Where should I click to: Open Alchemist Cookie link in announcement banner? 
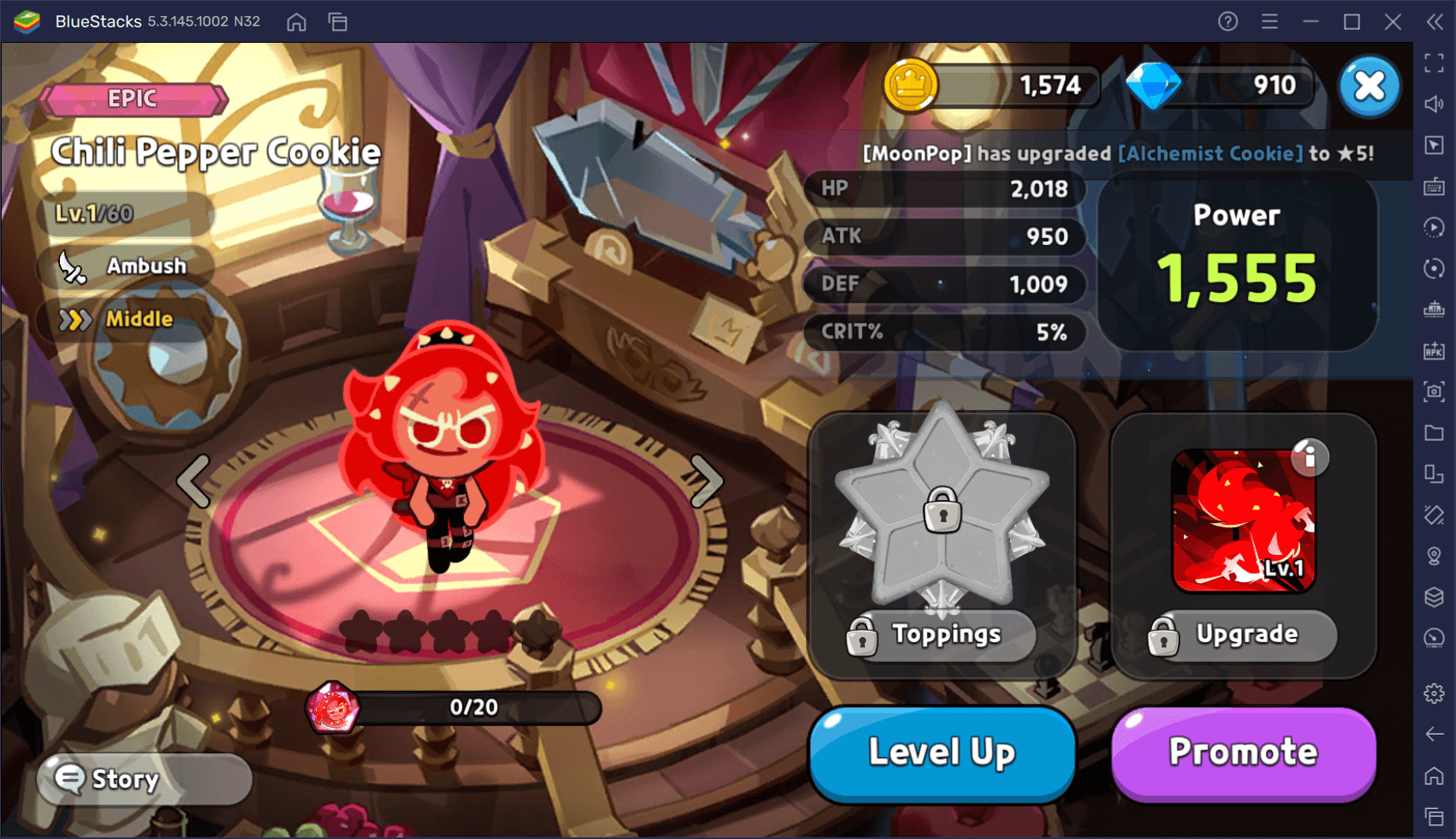1210,153
